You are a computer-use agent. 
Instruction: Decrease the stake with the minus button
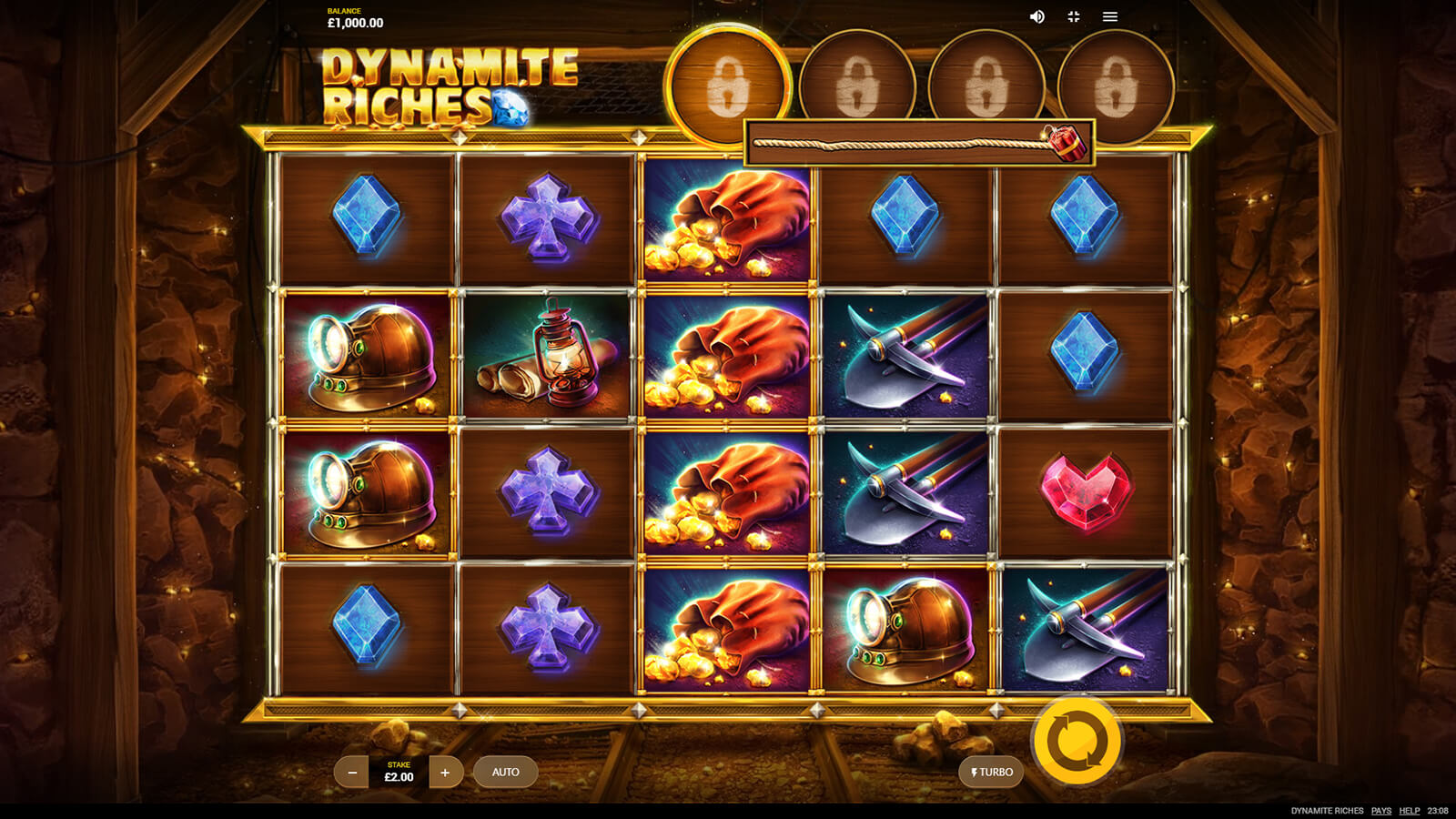pos(352,773)
